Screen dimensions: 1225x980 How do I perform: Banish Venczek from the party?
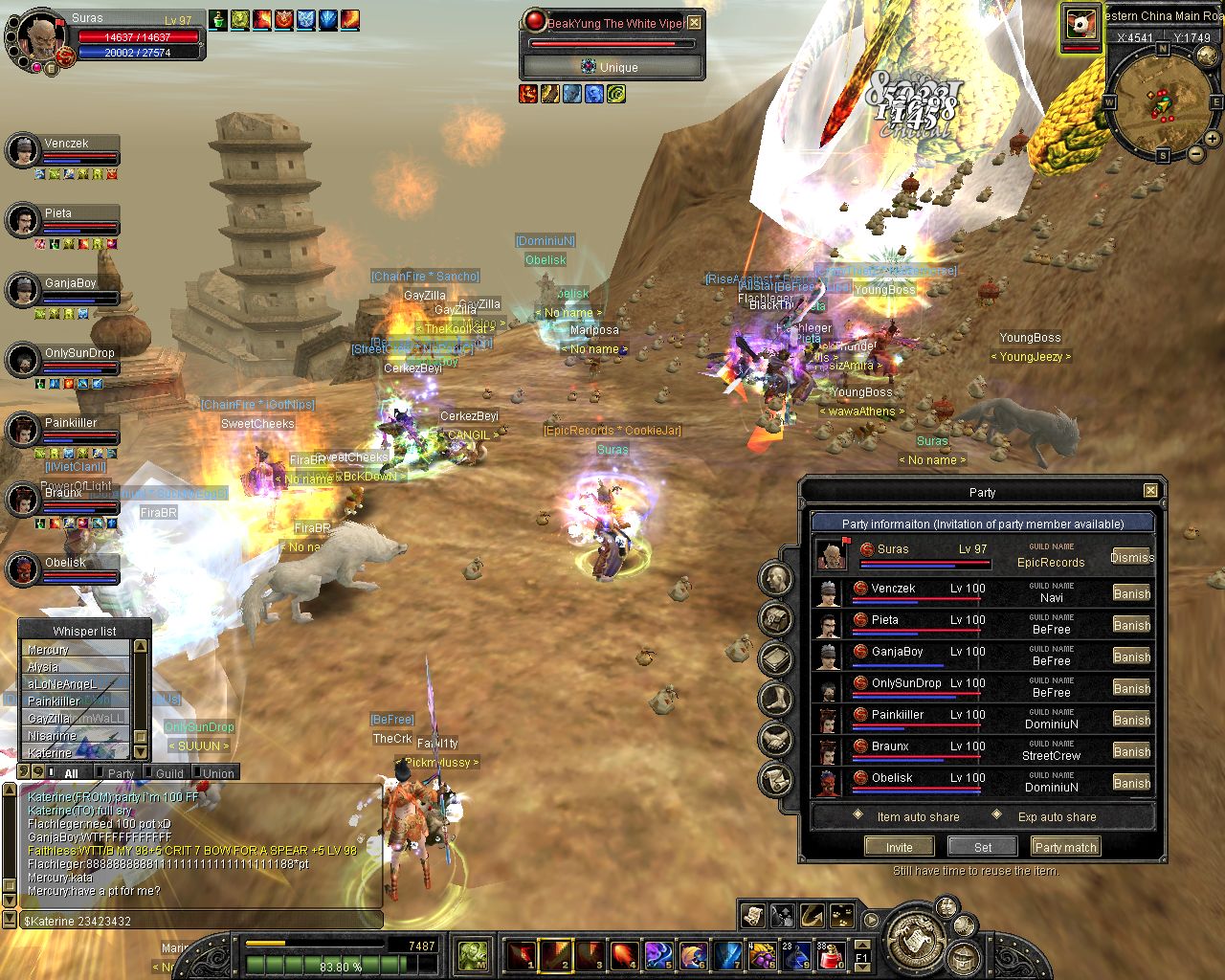tap(1131, 593)
